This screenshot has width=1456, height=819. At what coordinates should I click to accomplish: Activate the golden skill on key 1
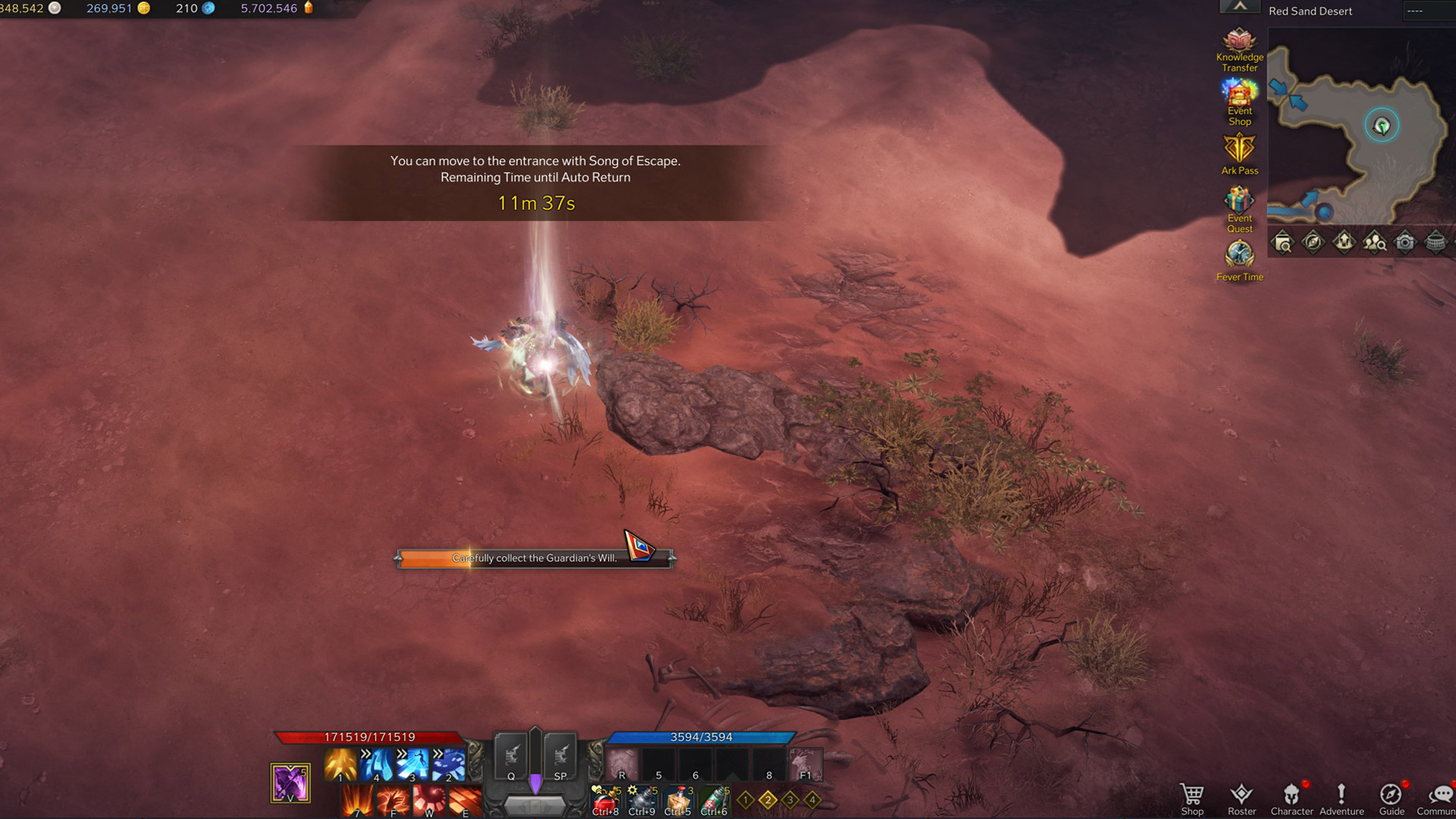point(340,764)
